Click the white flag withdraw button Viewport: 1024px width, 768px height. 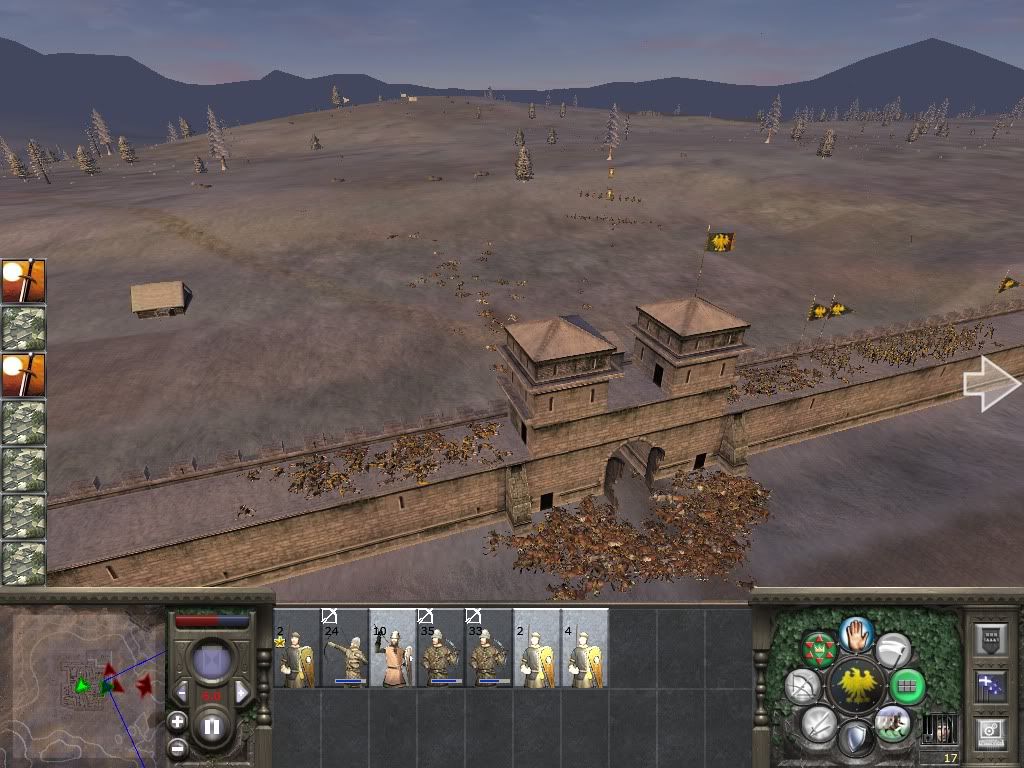coord(893,651)
